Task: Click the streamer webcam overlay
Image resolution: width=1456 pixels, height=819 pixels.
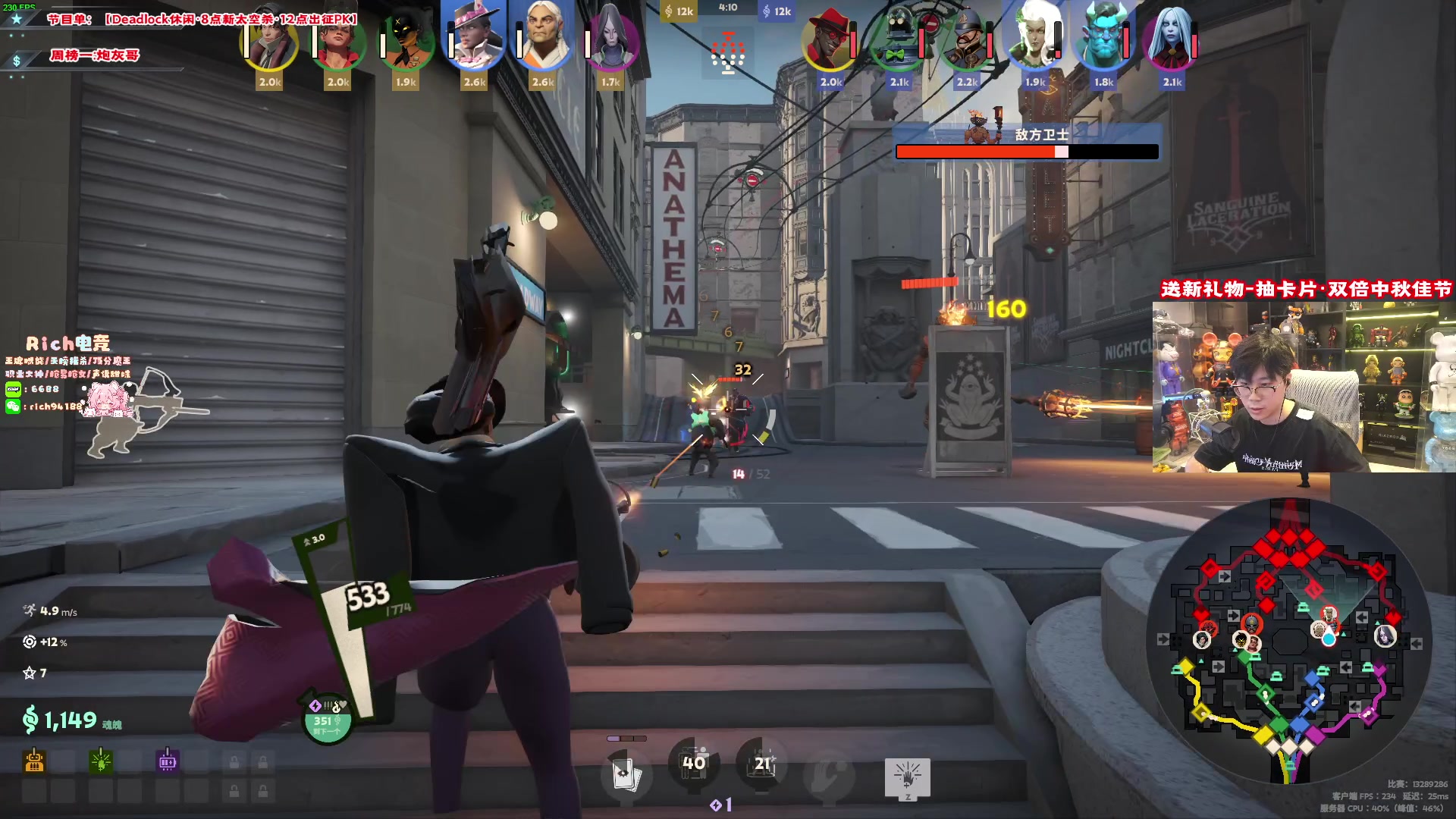Action: click(1303, 387)
